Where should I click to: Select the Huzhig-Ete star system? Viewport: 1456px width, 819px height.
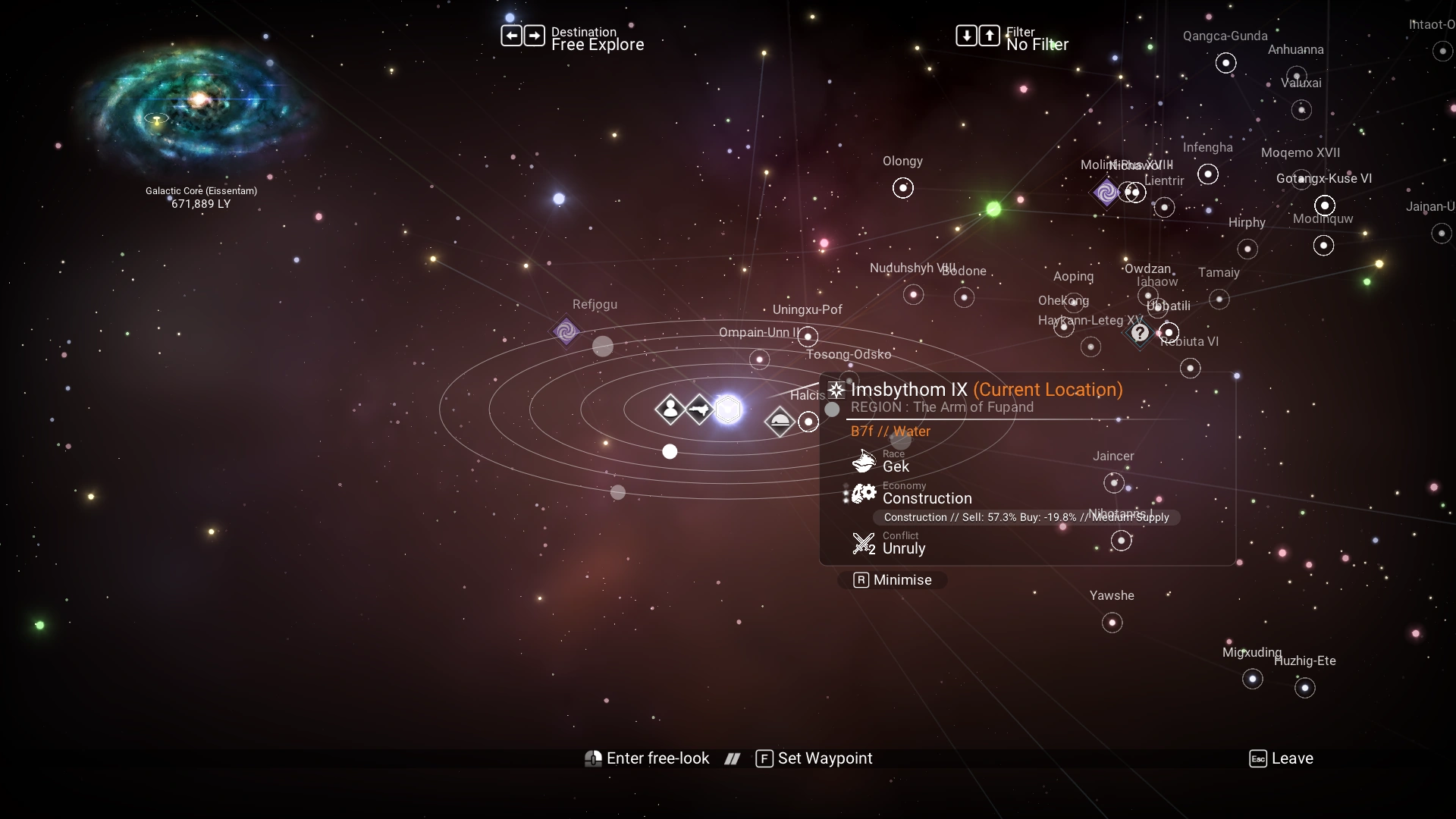(1304, 689)
